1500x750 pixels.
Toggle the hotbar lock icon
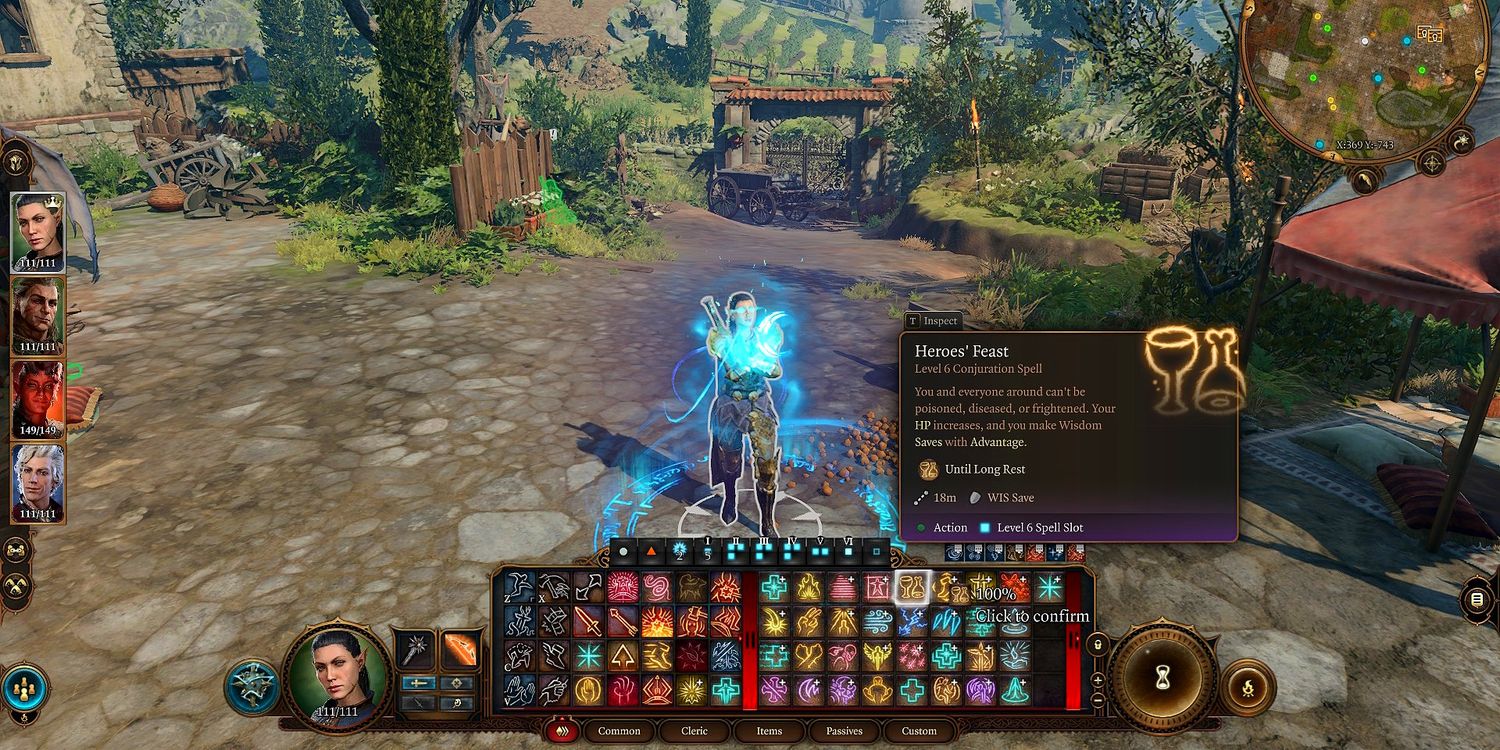[1097, 643]
